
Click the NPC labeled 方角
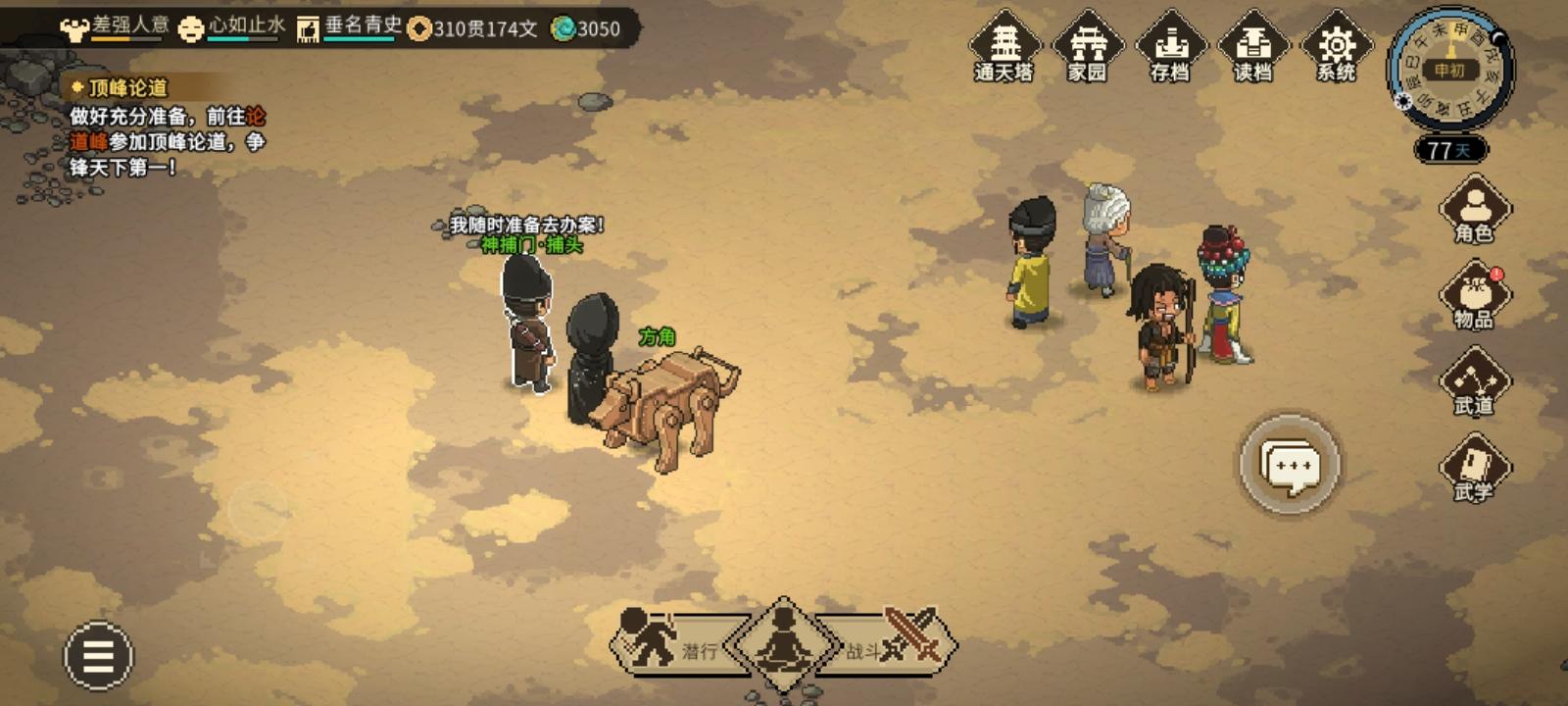click(x=593, y=353)
